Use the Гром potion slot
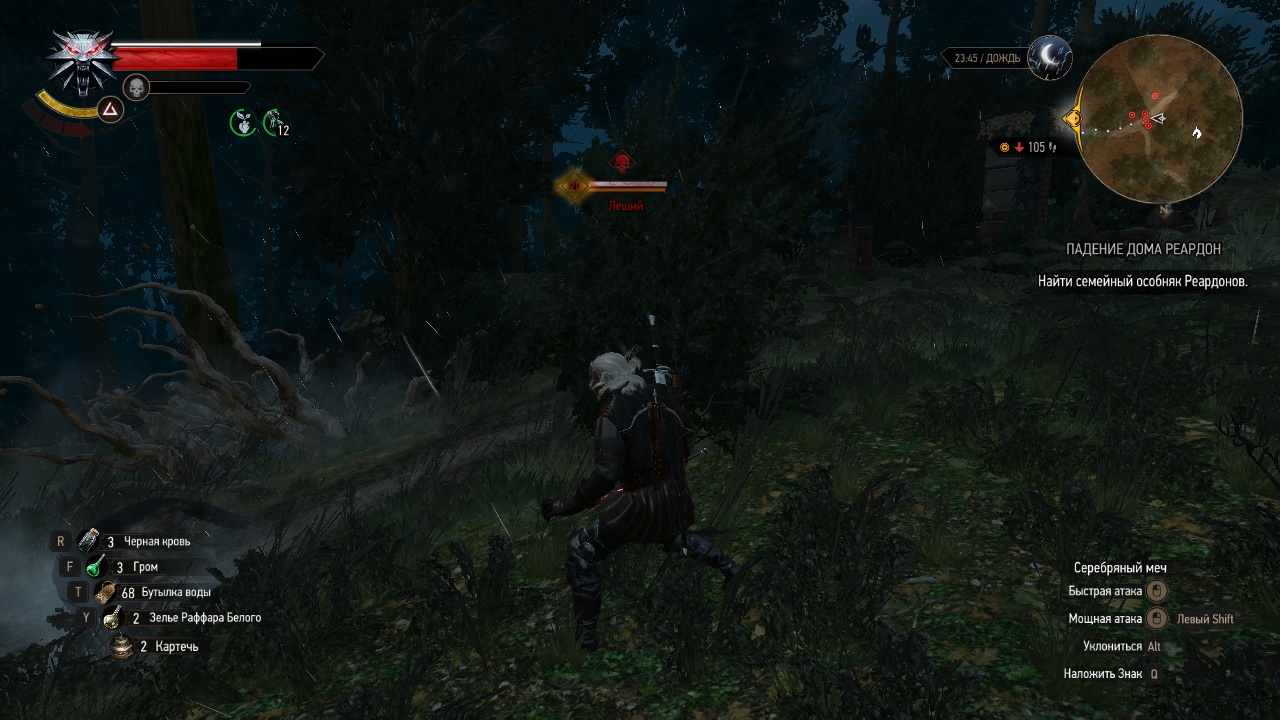This screenshot has height=720, width=1280. point(96,566)
